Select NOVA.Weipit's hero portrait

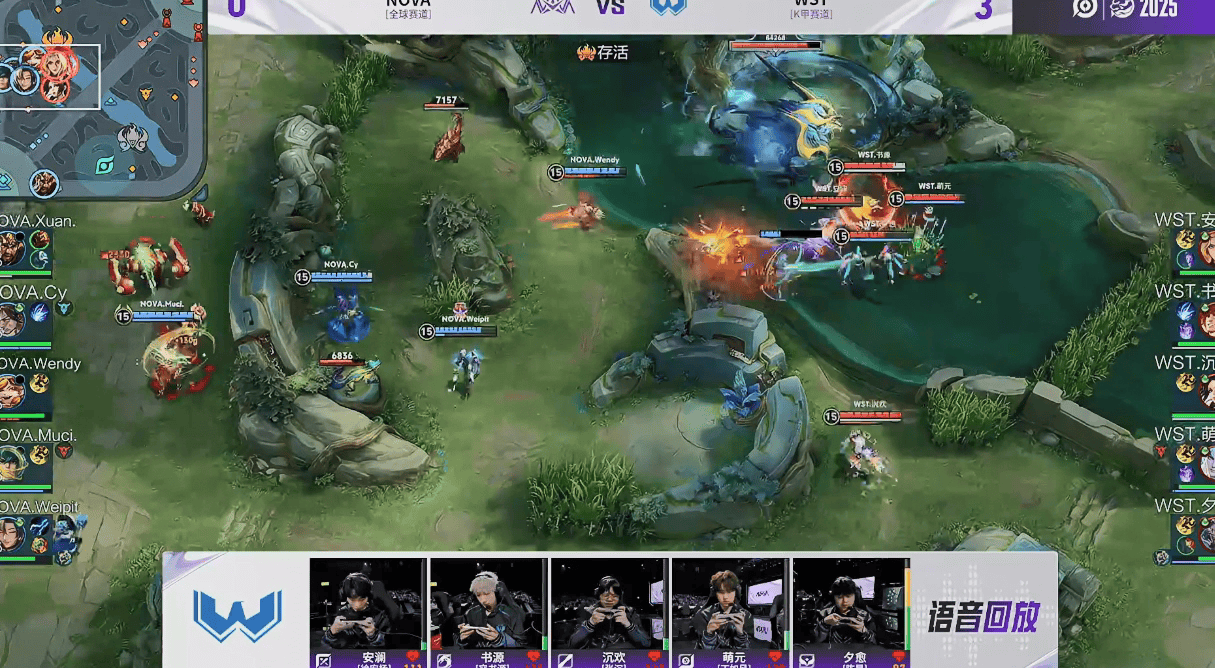click(x=11, y=534)
